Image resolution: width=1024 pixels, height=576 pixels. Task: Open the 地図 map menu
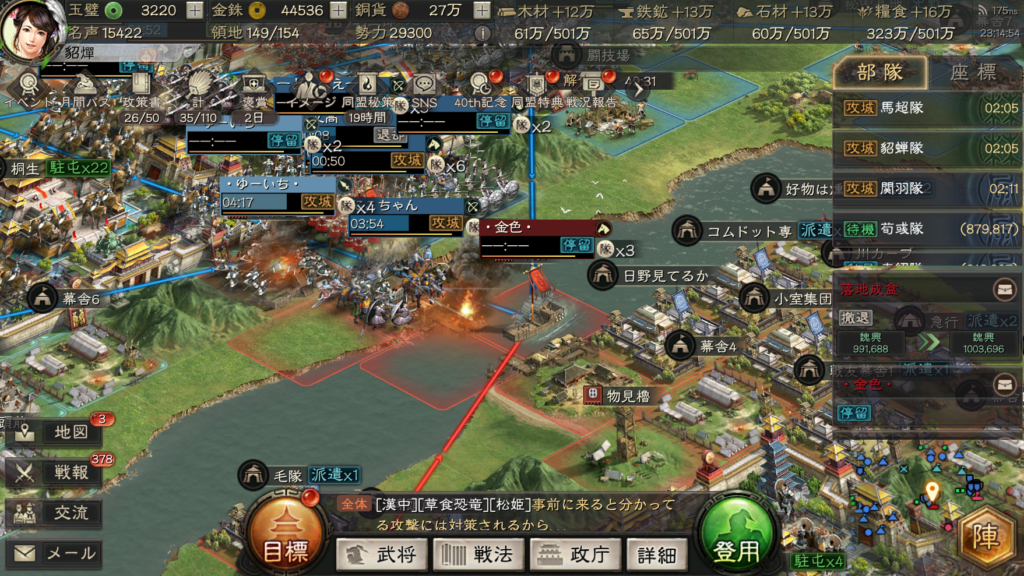tap(53, 433)
